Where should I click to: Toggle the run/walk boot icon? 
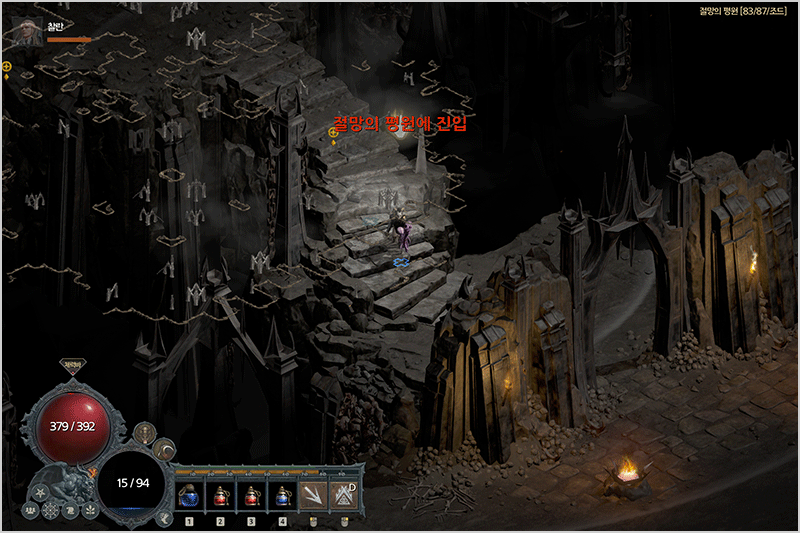click(164, 518)
